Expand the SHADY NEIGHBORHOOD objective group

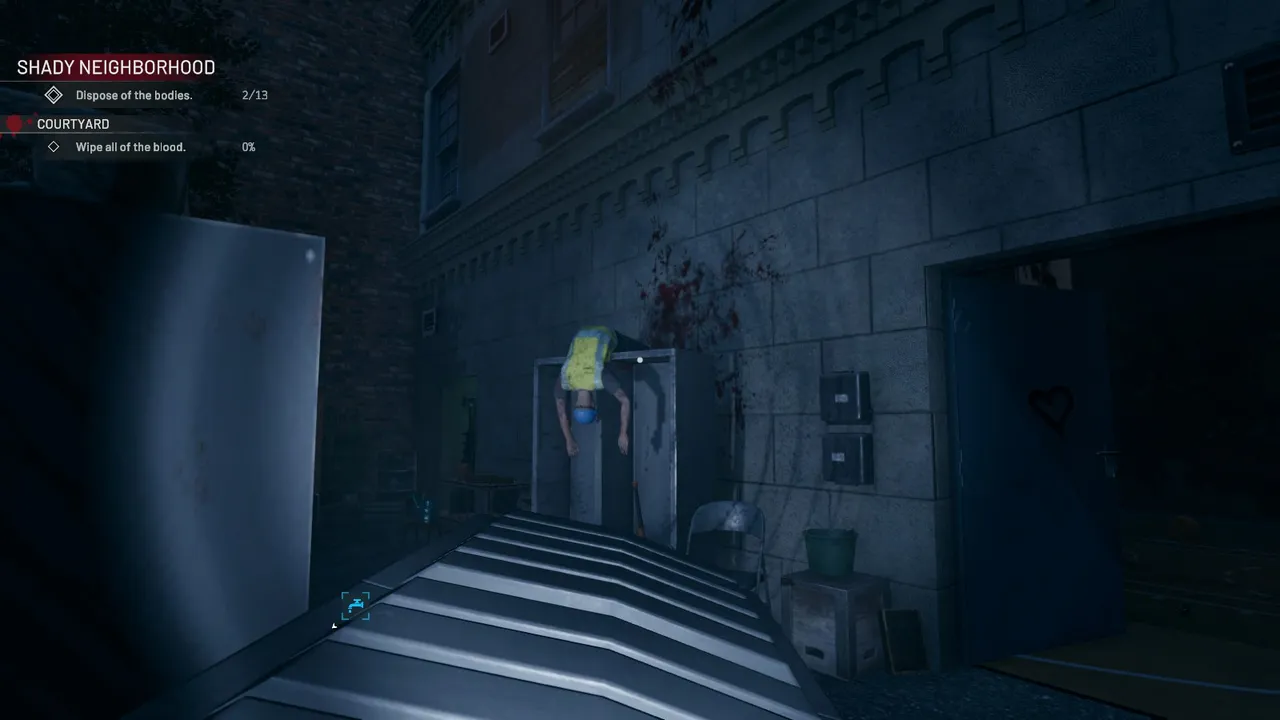[115, 67]
